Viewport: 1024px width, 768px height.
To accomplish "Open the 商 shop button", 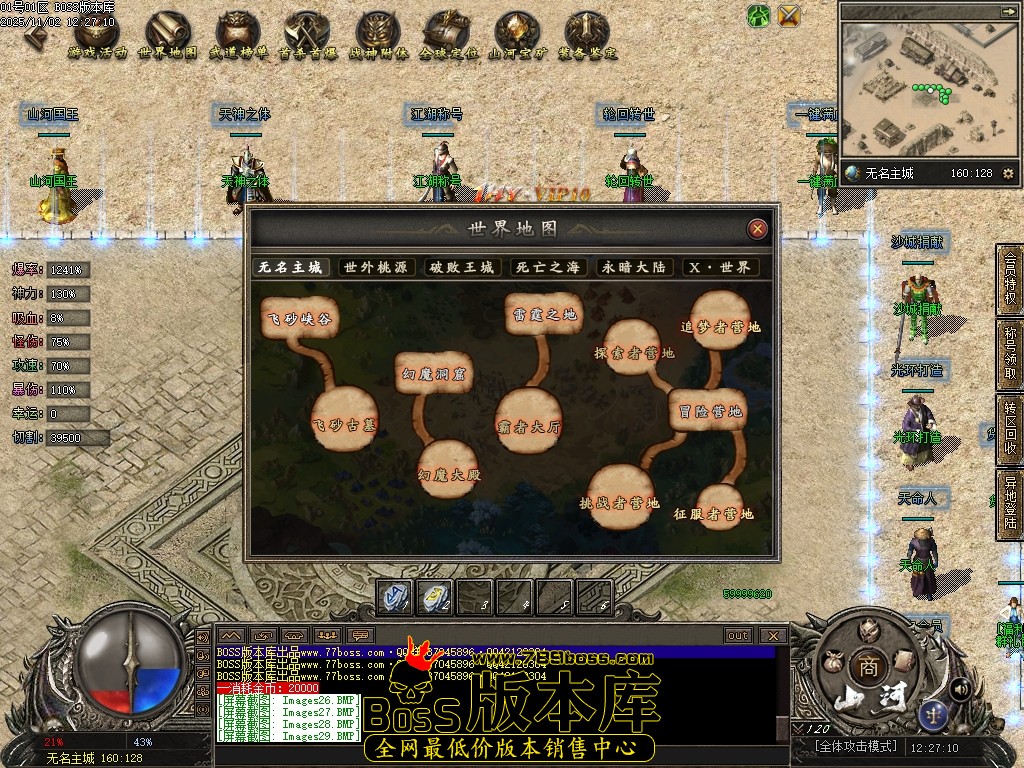I will click(864, 668).
